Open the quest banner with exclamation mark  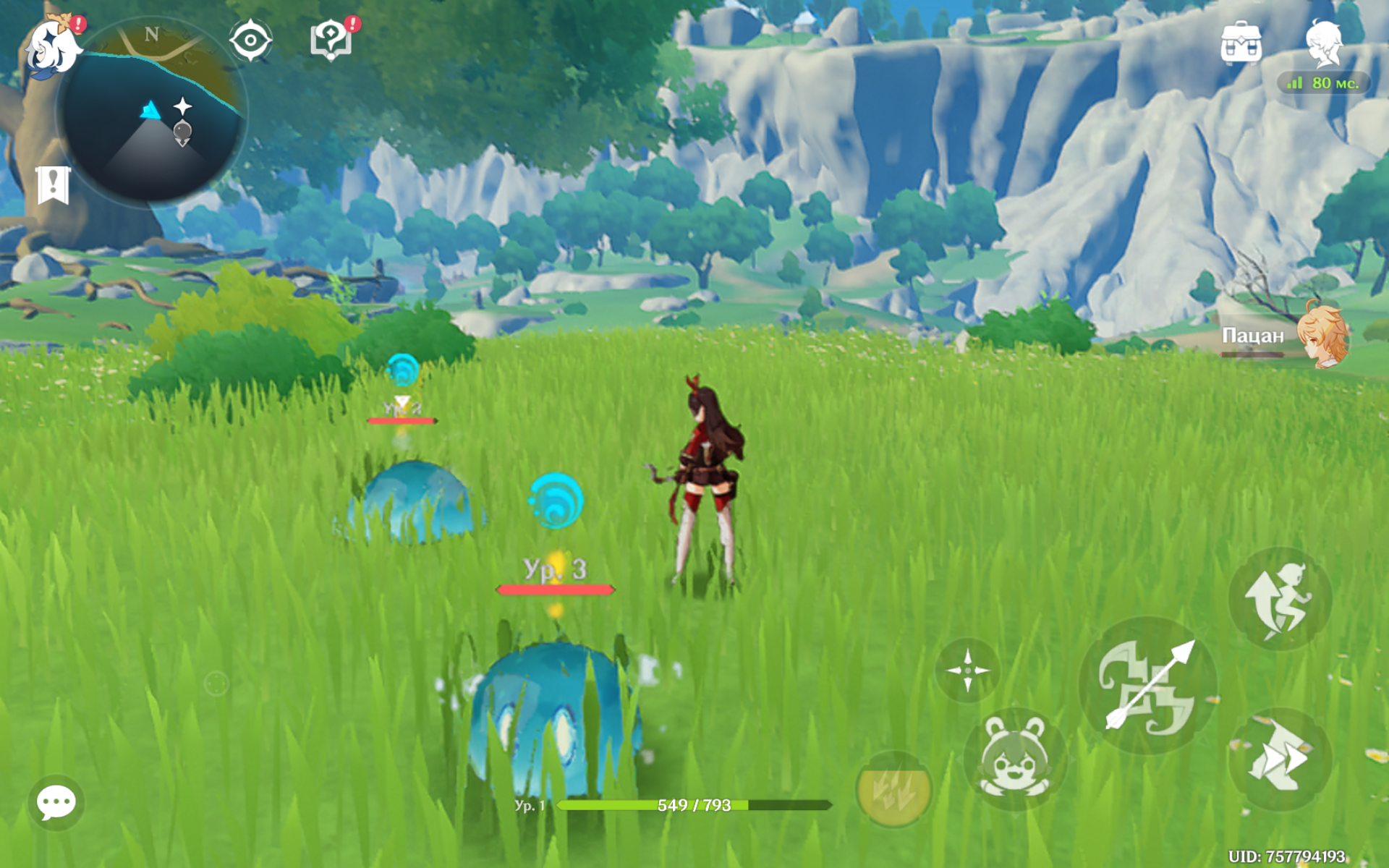click(53, 185)
